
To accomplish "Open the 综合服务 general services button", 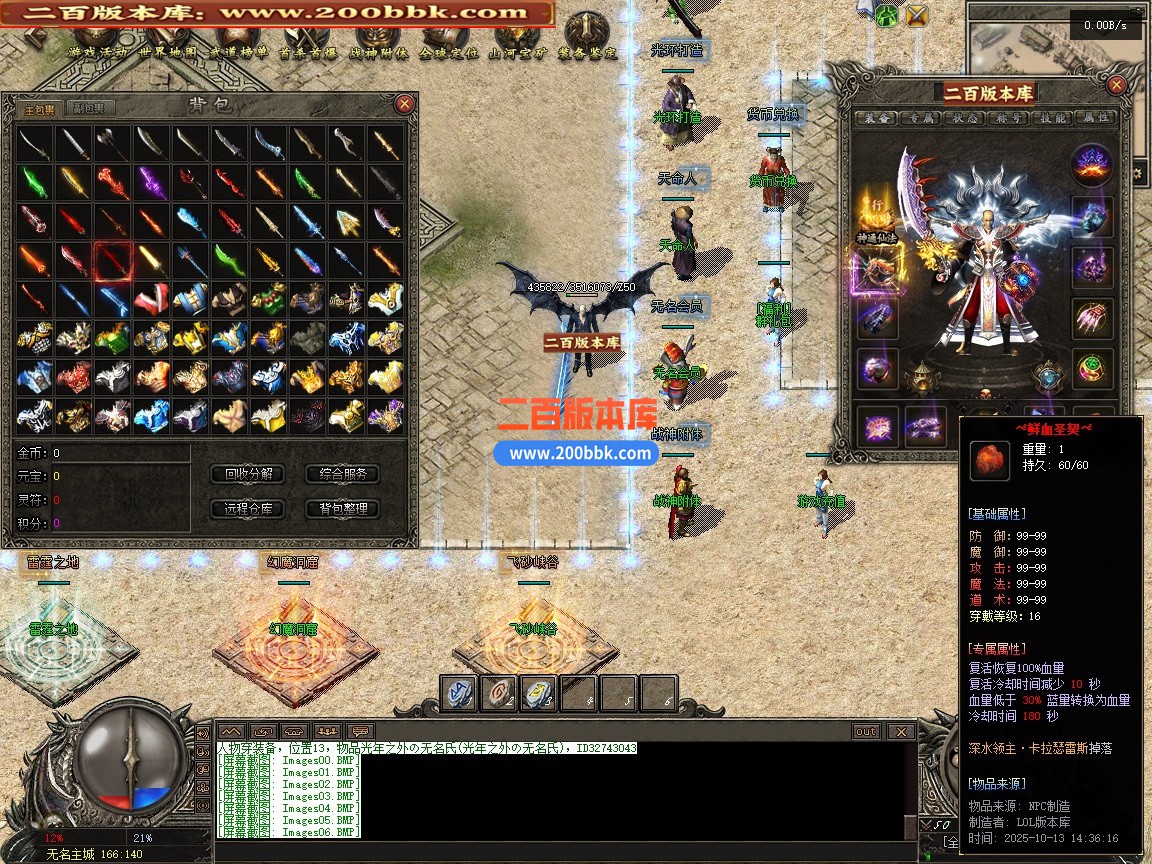I will pos(342,474).
